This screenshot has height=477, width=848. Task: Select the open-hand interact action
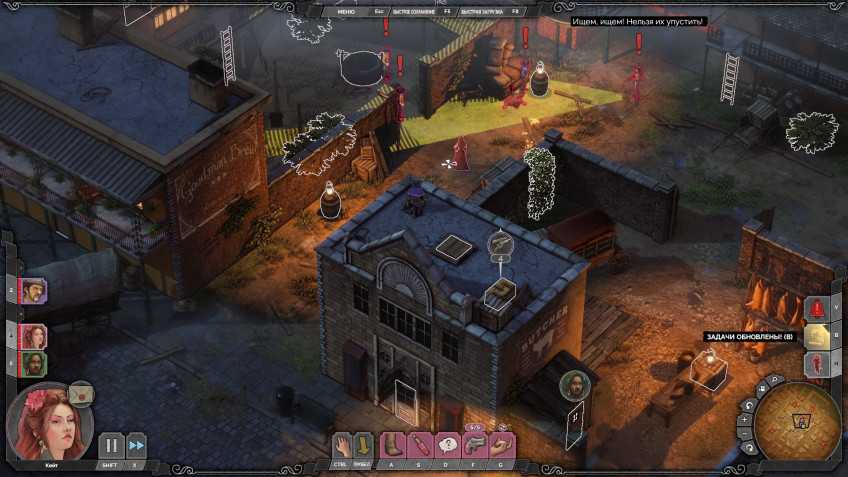(x=343, y=445)
